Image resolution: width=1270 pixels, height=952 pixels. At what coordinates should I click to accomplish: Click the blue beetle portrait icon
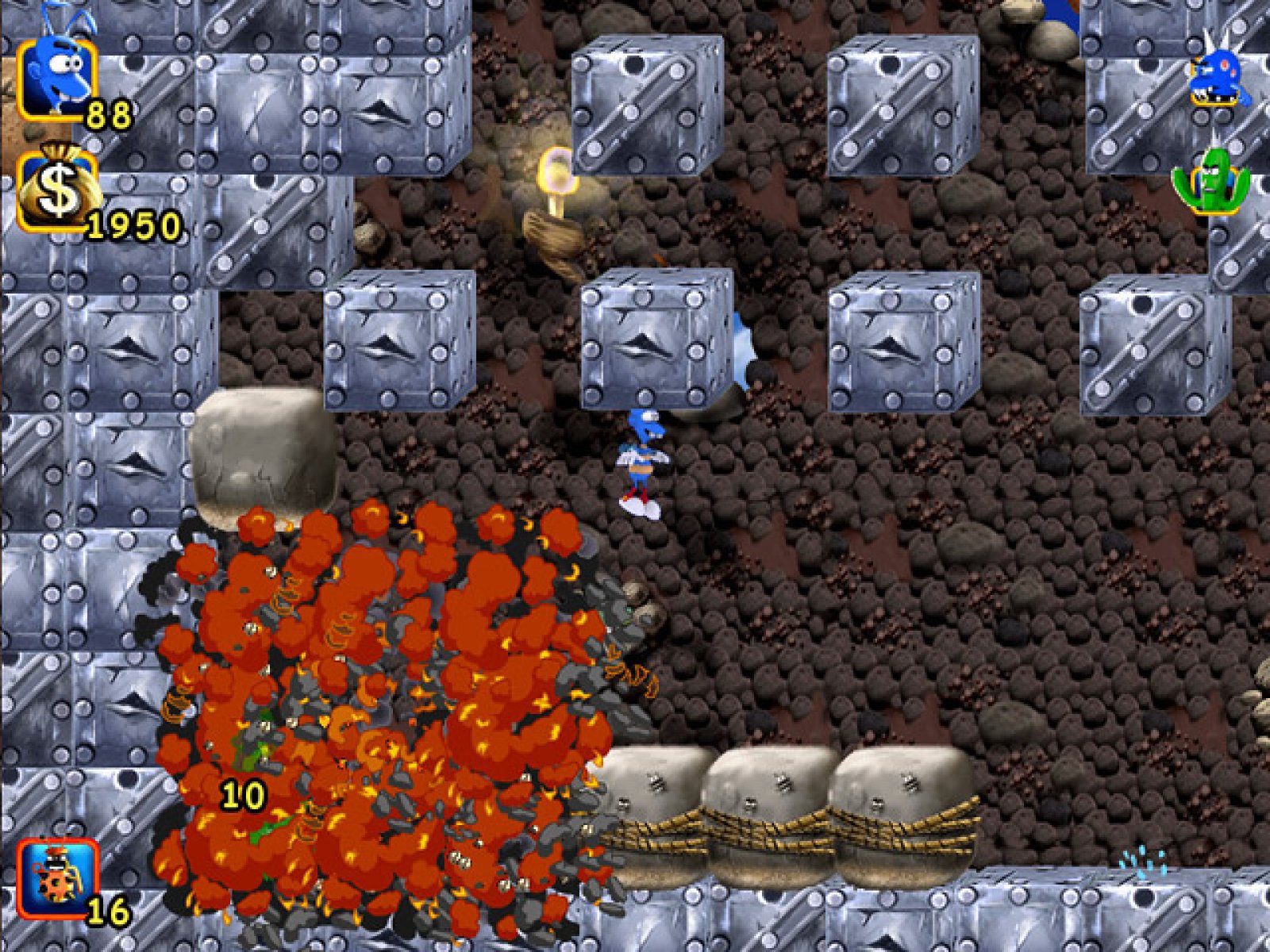tap(57, 78)
